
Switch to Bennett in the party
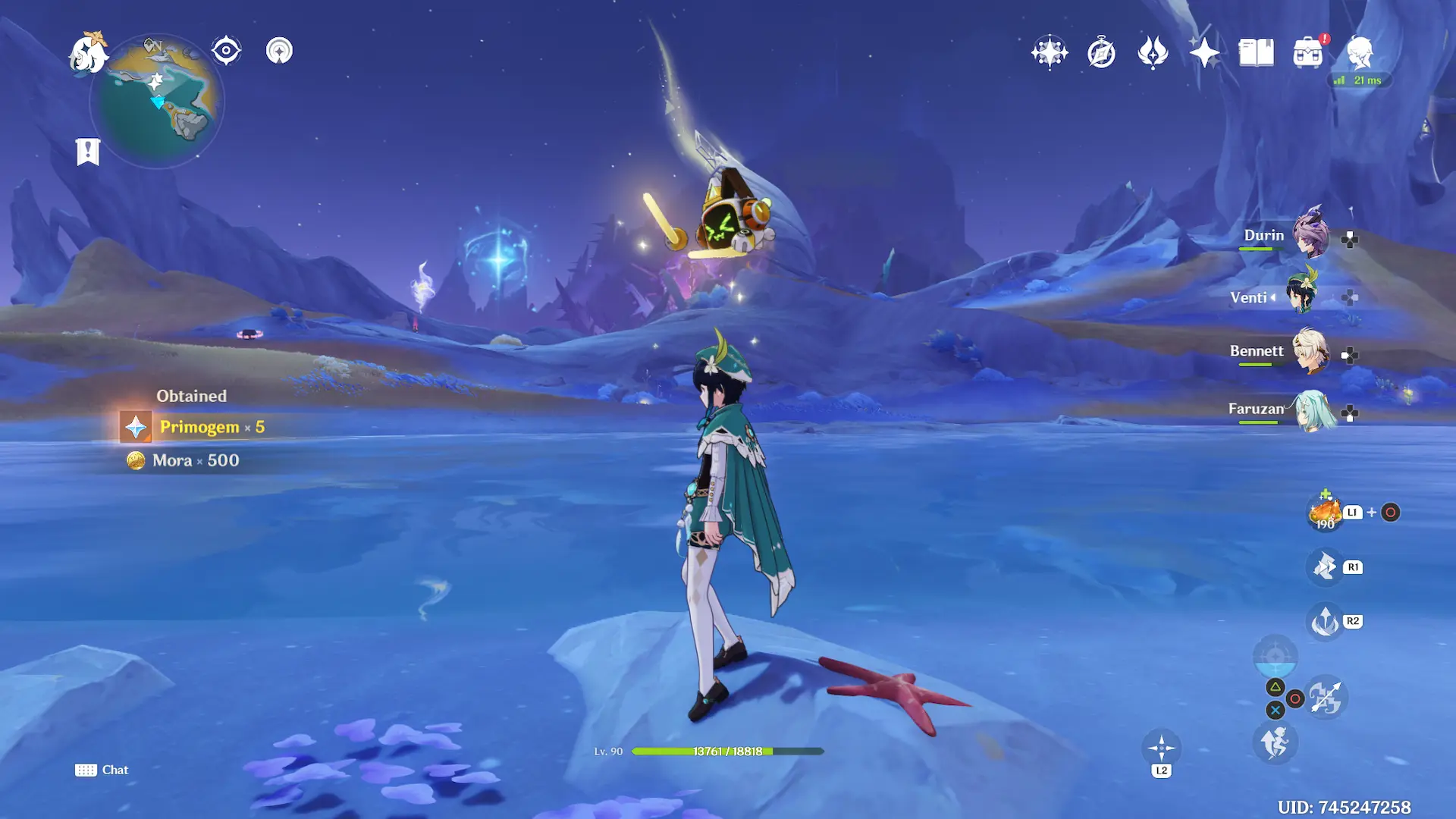click(x=1310, y=351)
